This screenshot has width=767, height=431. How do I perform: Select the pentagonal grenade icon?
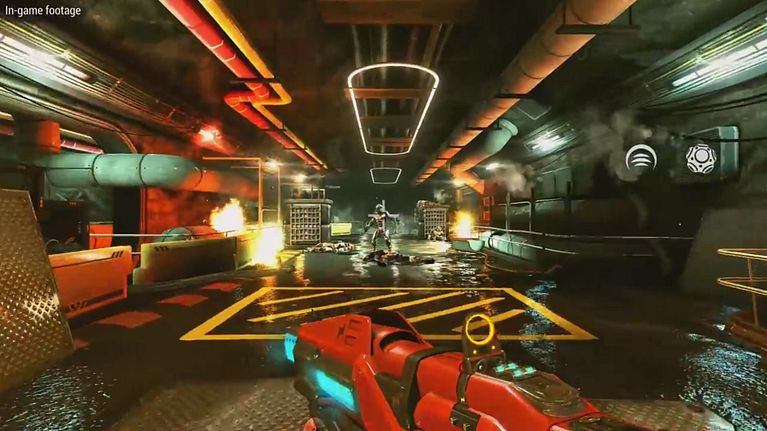[700, 158]
